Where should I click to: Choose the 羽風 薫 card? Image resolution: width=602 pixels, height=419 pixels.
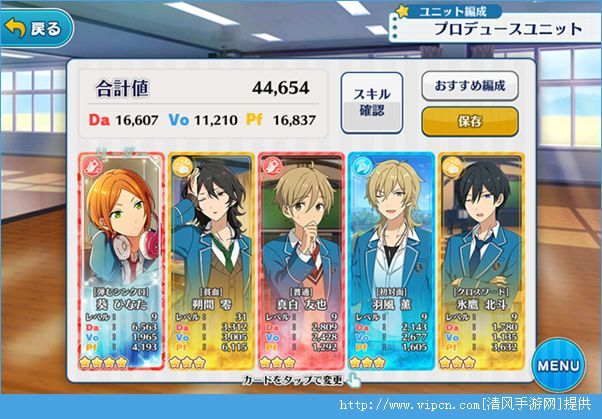tap(391, 258)
